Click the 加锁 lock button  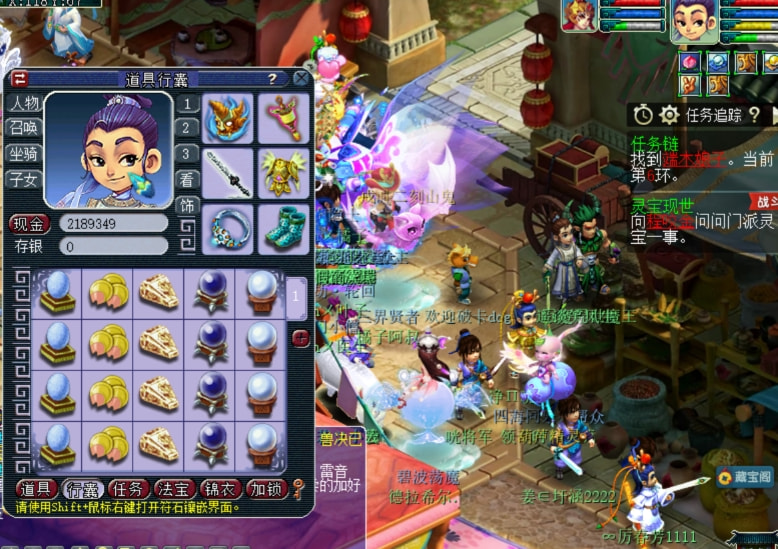tap(267, 489)
